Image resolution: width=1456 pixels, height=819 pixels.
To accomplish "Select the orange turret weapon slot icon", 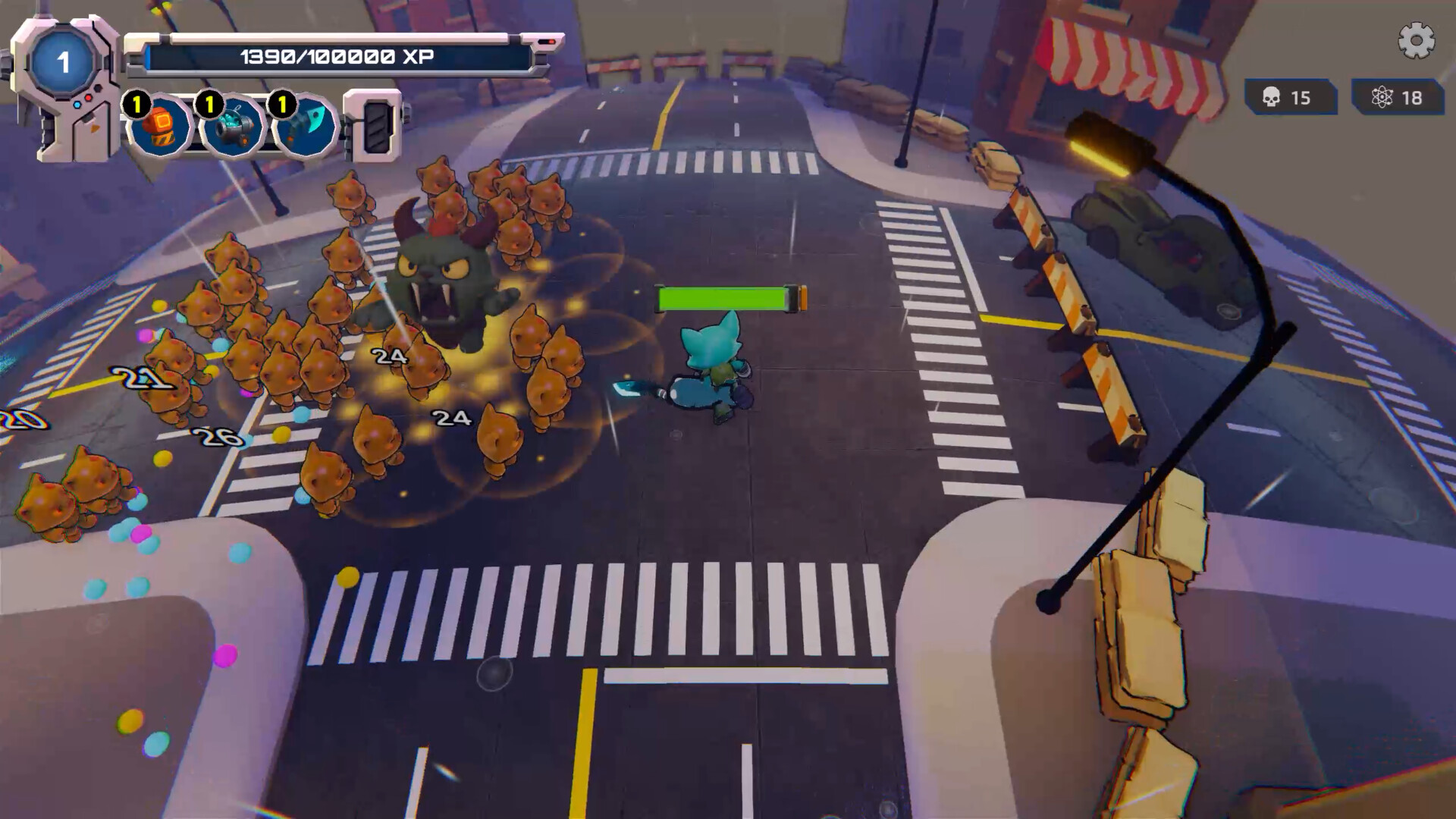I will coord(159,125).
